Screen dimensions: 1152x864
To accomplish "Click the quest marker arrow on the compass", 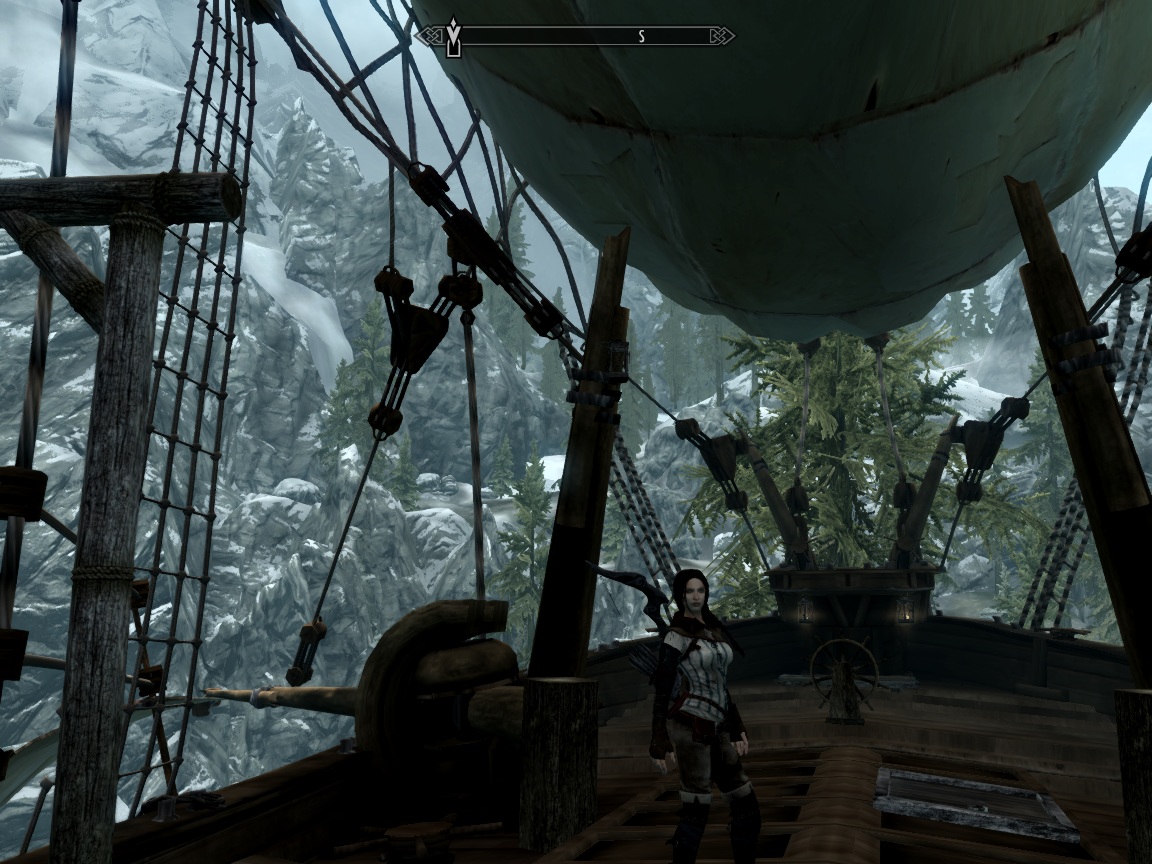I will click(453, 37).
